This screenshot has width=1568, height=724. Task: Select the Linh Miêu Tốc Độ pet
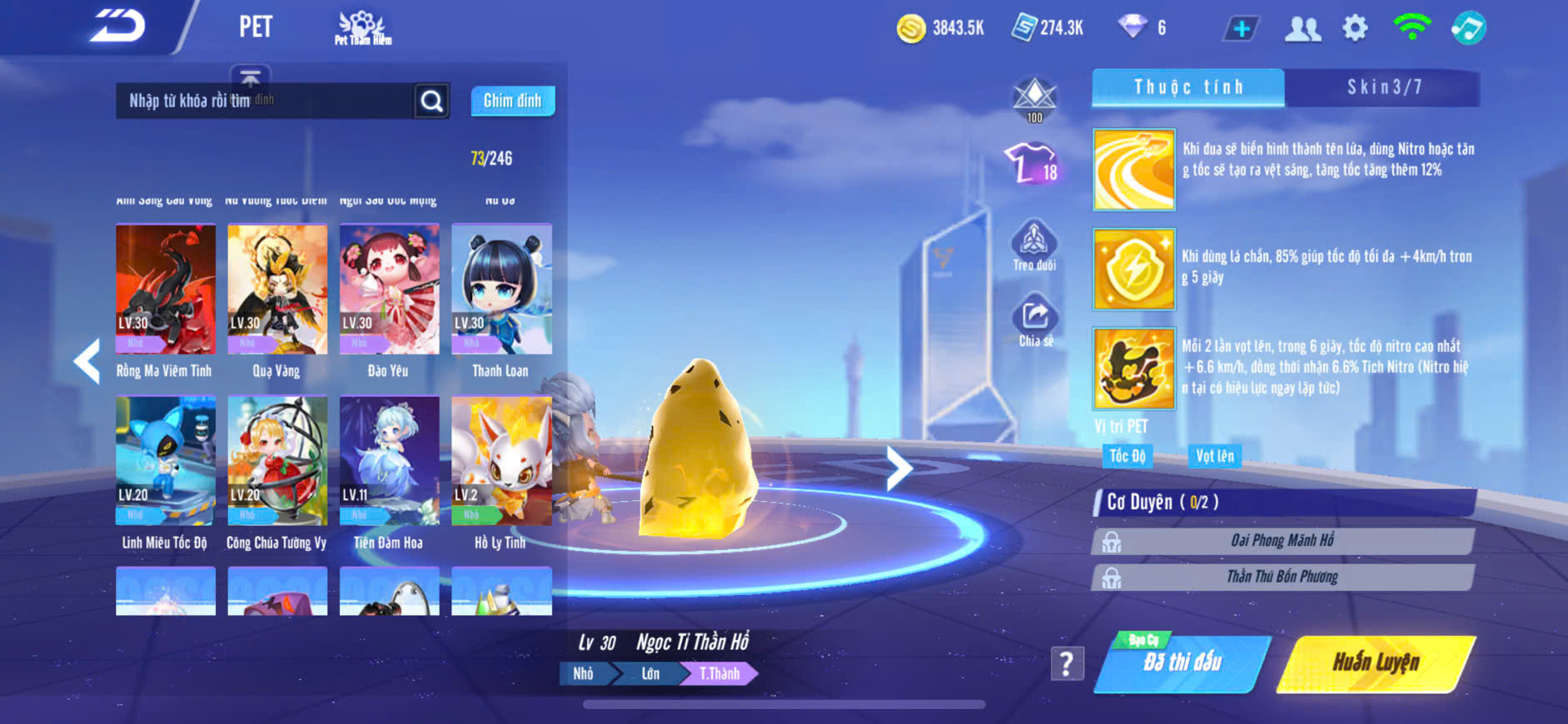click(165, 462)
